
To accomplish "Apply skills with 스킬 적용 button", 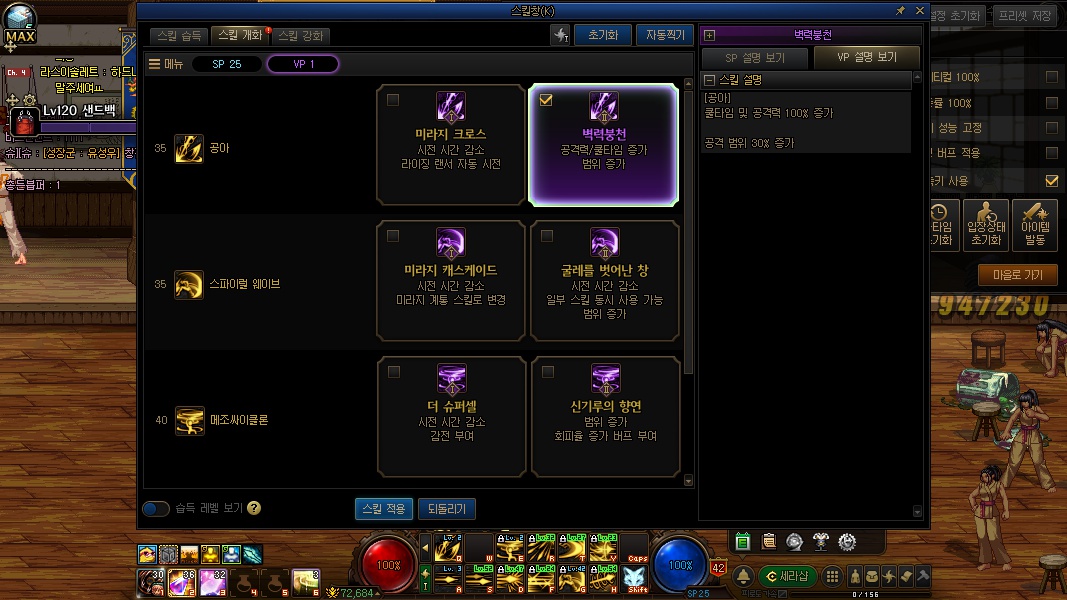I will point(383,508).
